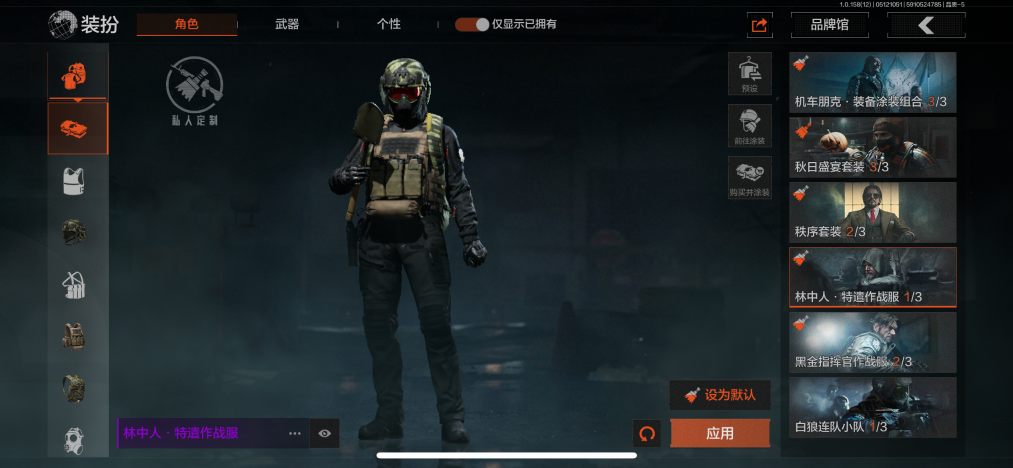Pick the 秩序套装 outfit set
The height and width of the screenshot is (468, 1013).
click(x=872, y=212)
